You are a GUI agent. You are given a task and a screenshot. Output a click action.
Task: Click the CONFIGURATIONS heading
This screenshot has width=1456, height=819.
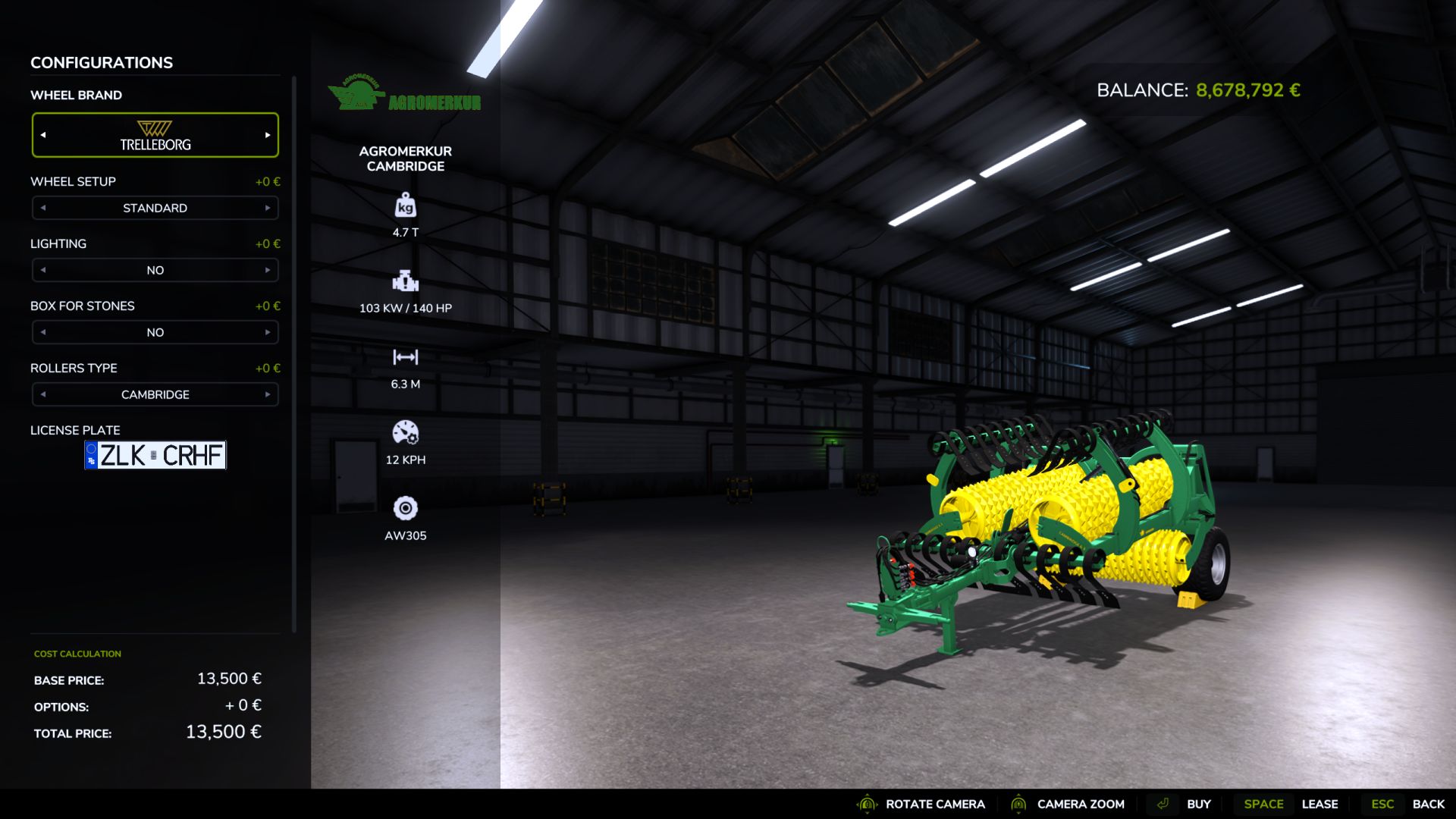(101, 62)
